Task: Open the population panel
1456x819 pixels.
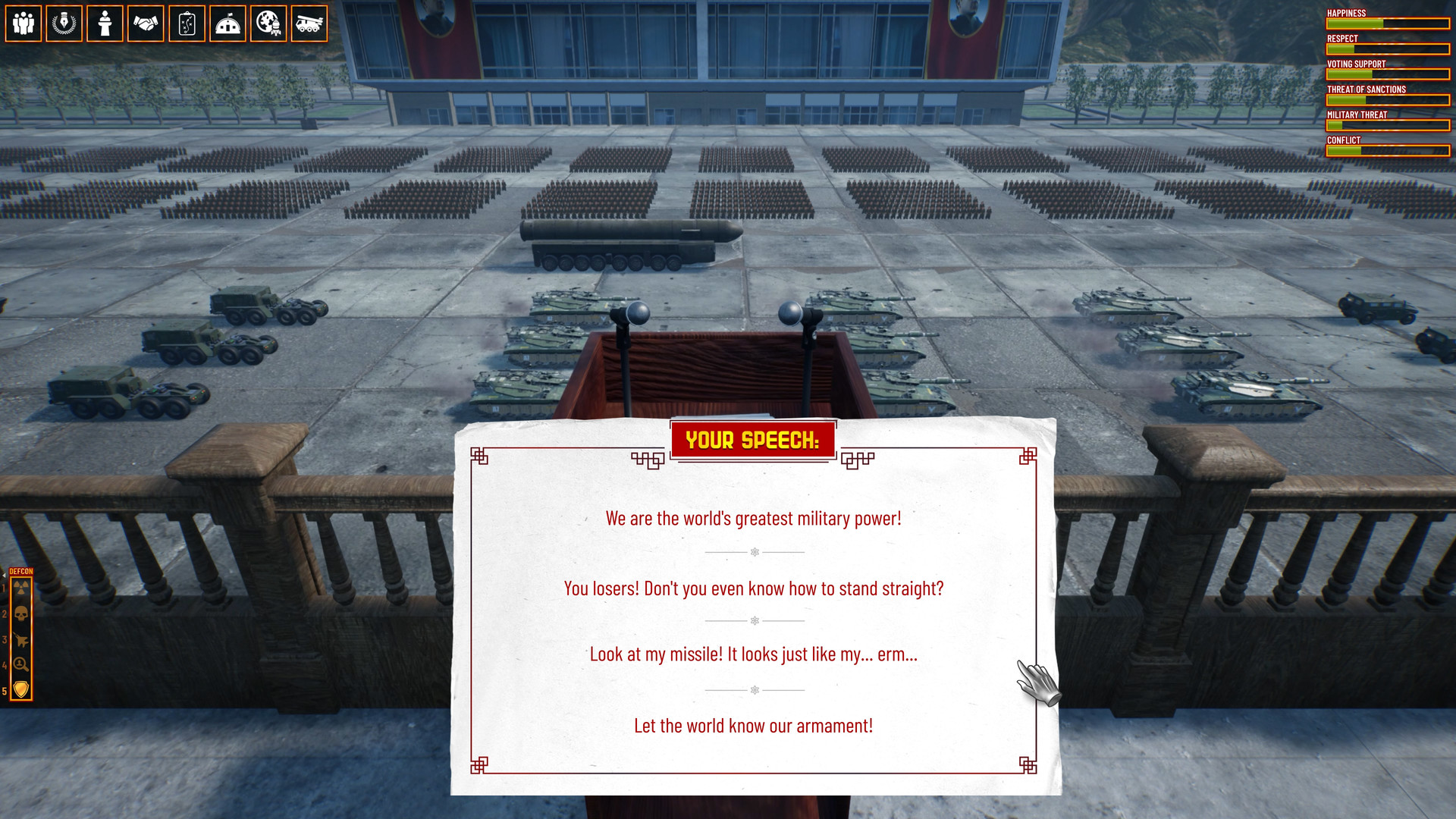Action: (x=23, y=24)
